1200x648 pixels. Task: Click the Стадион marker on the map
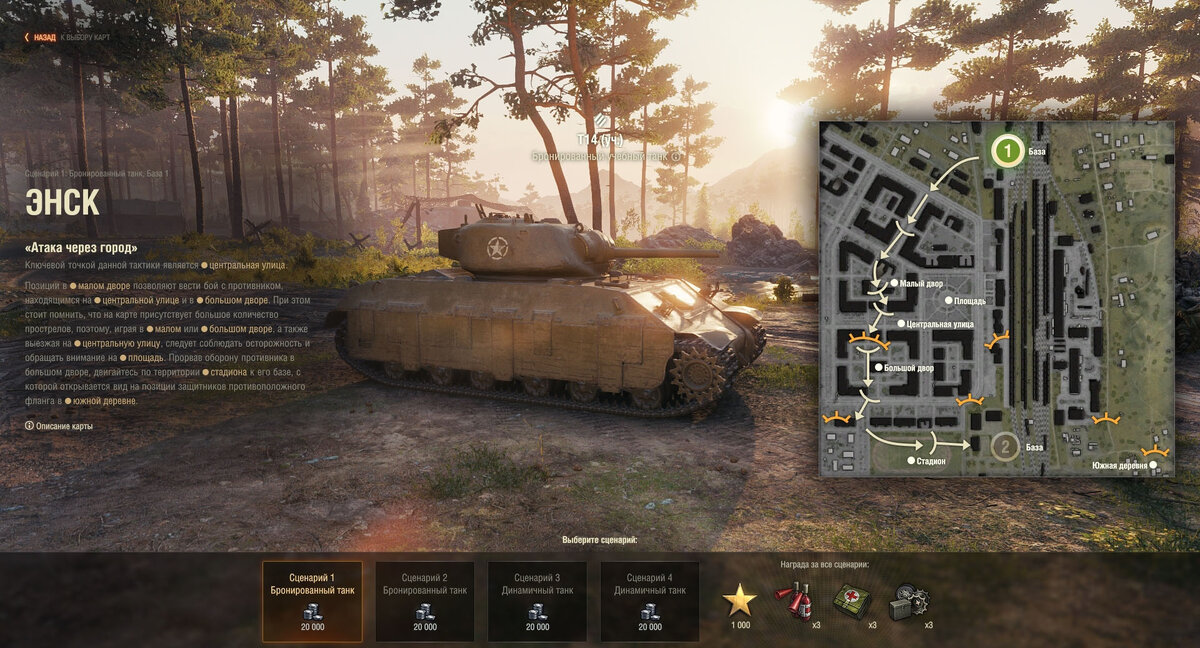click(910, 461)
